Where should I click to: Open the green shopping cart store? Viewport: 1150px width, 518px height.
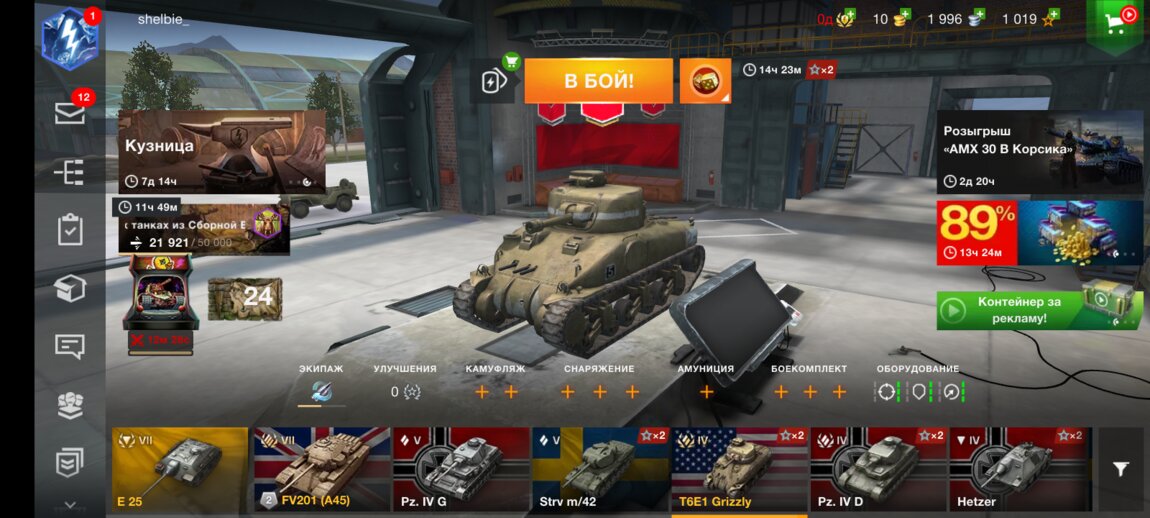pos(1115,22)
